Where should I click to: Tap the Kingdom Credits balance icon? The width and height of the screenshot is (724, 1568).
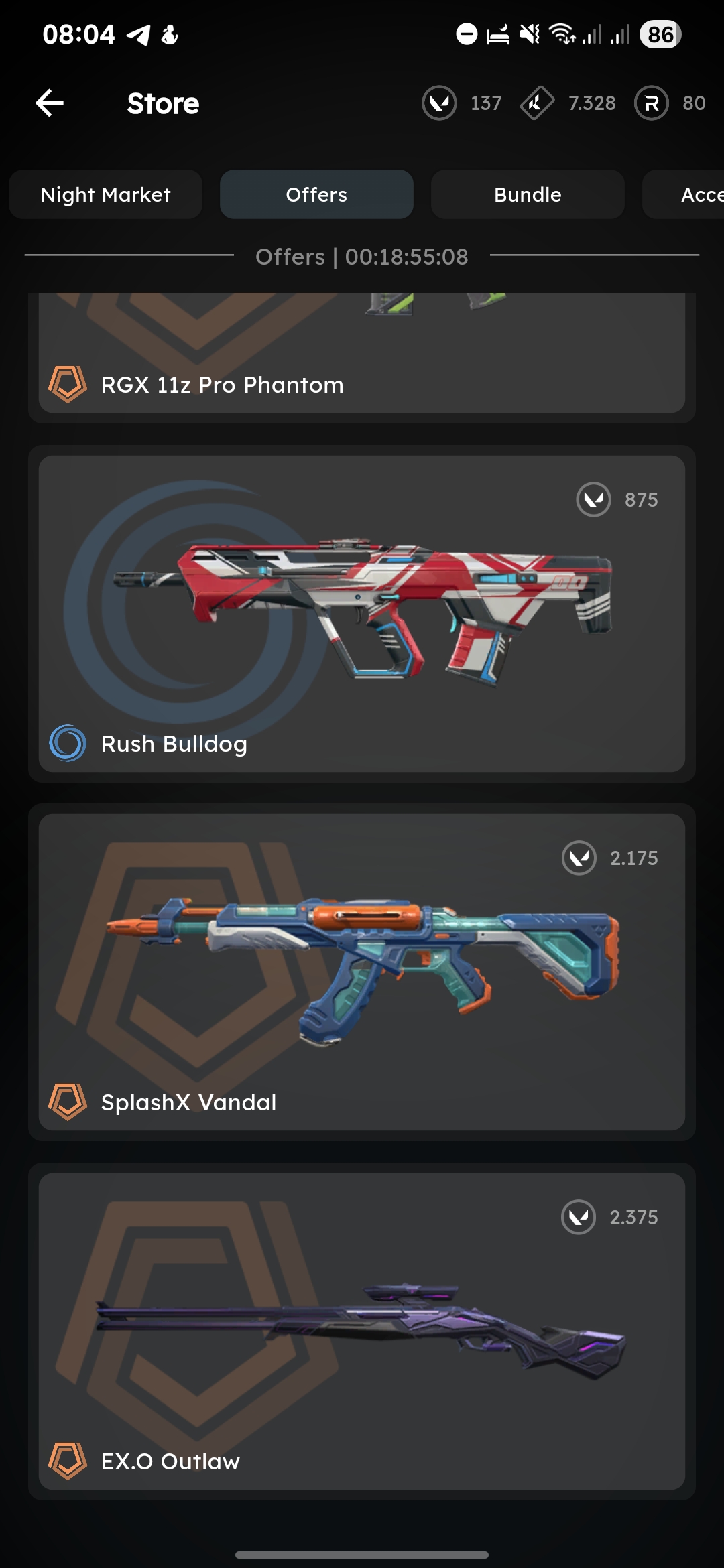pos(537,103)
